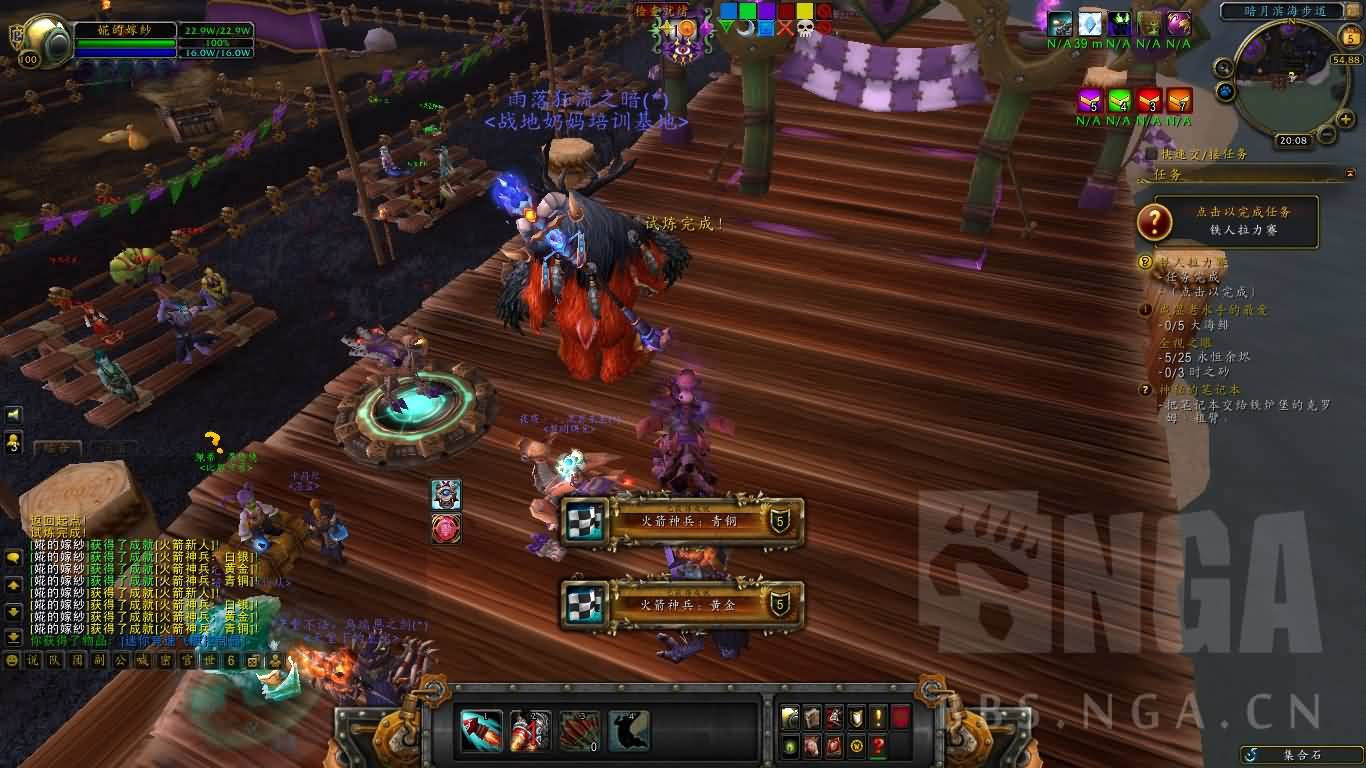Open the yellow speech bubble chat menu
The height and width of the screenshot is (768, 1366).
point(14,558)
